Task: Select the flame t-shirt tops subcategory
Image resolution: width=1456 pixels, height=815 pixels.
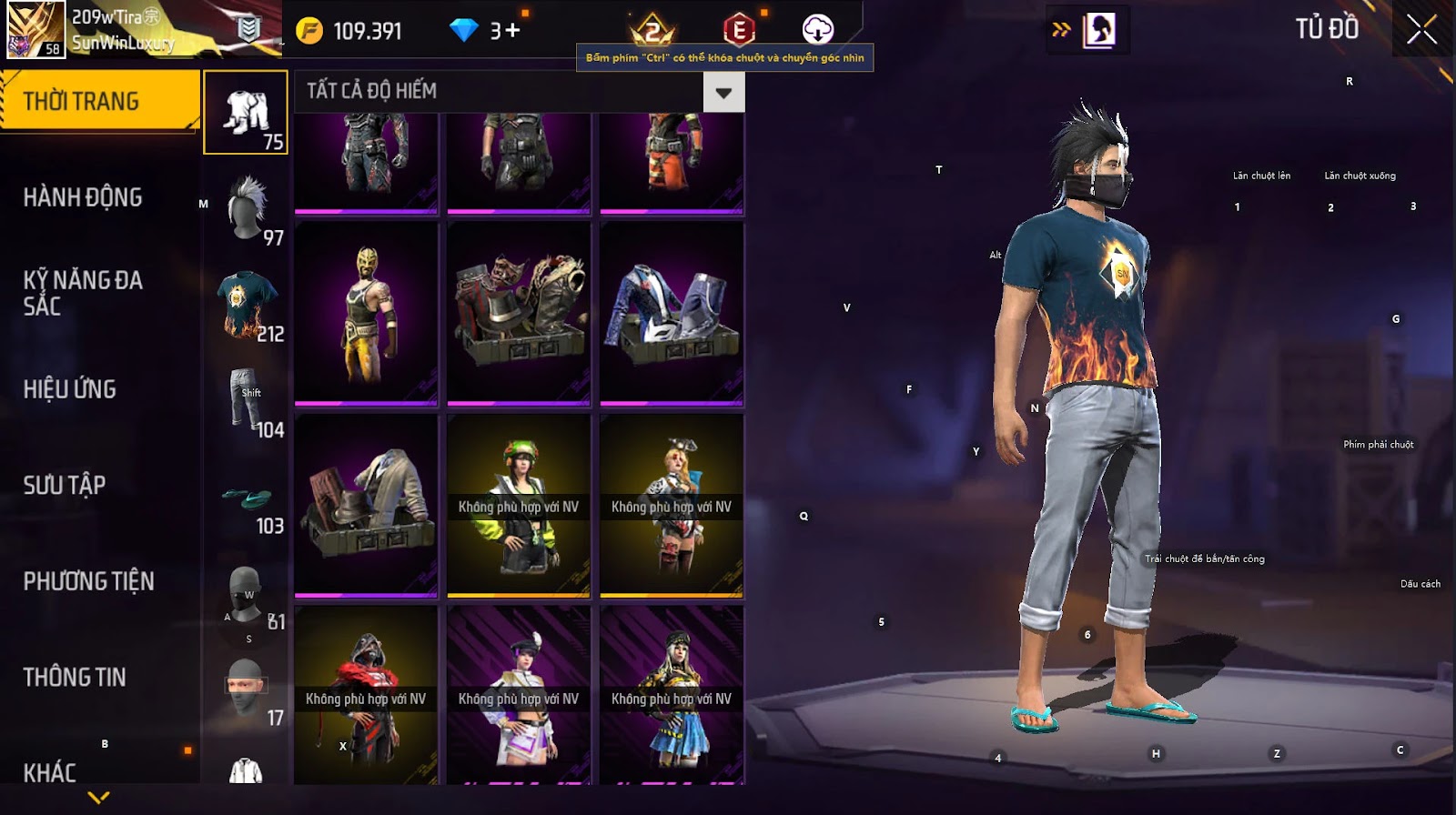Action: (x=246, y=305)
